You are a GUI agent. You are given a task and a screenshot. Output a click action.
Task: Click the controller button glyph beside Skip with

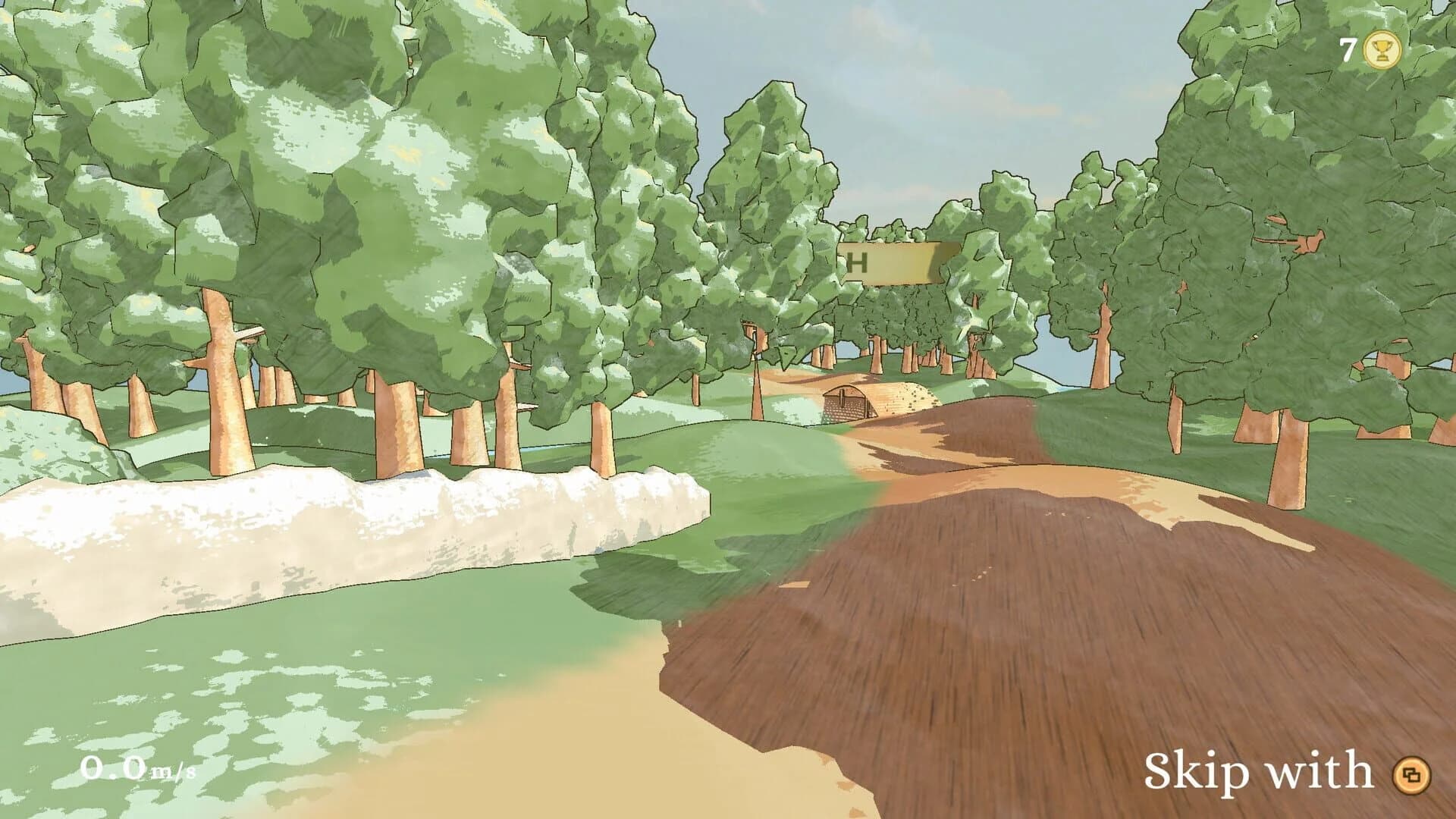click(1413, 773)
